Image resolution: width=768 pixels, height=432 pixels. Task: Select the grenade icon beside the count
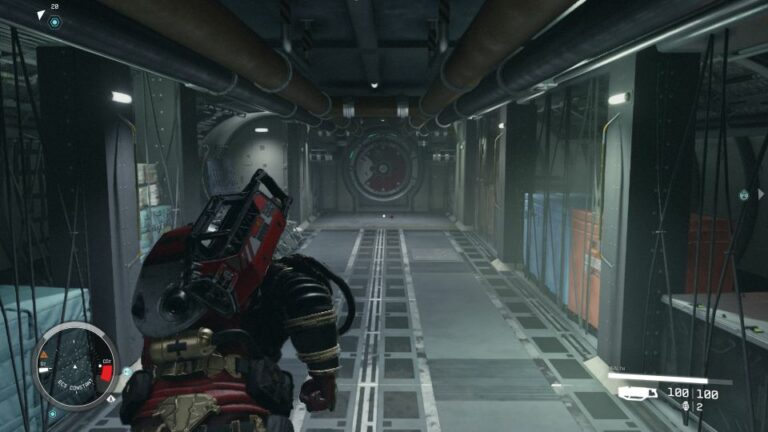click(684, 407)
